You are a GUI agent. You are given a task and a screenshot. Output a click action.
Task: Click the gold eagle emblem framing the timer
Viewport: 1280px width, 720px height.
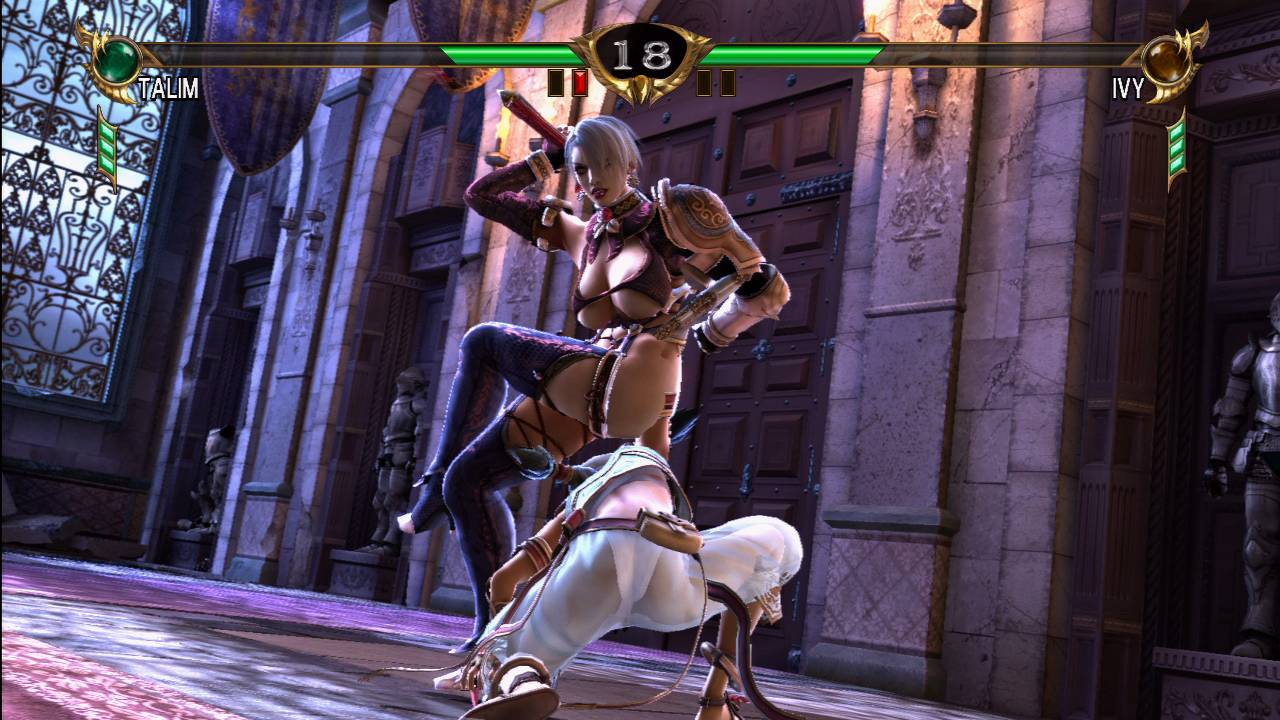pos(640,88)
